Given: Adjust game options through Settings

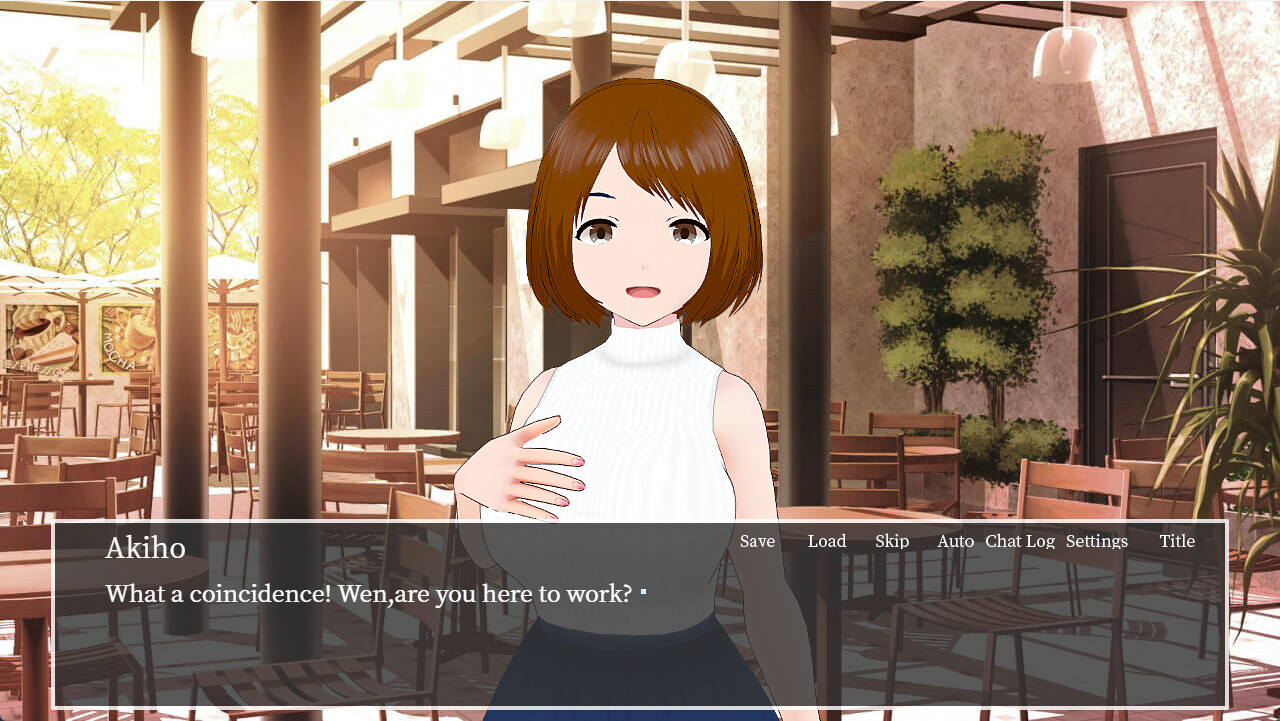Looking at the screenshot, I should point(1096,541).
